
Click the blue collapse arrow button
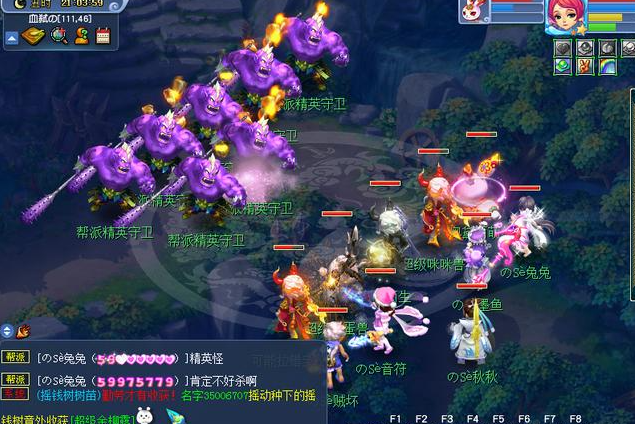point(12,38)
